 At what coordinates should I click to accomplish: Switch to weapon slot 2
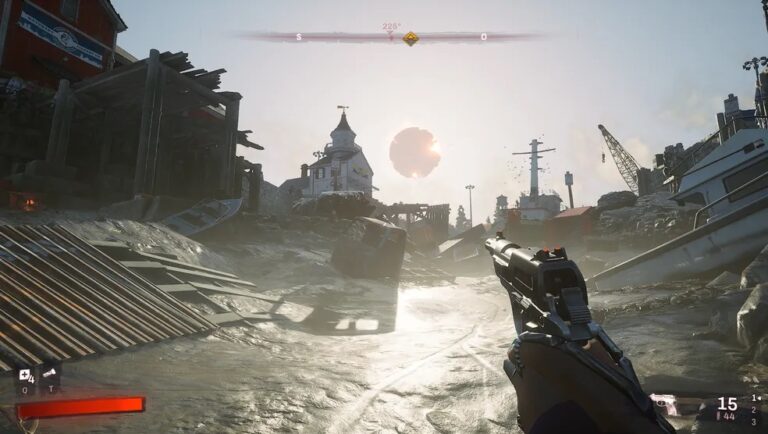(x=755, y=408)
